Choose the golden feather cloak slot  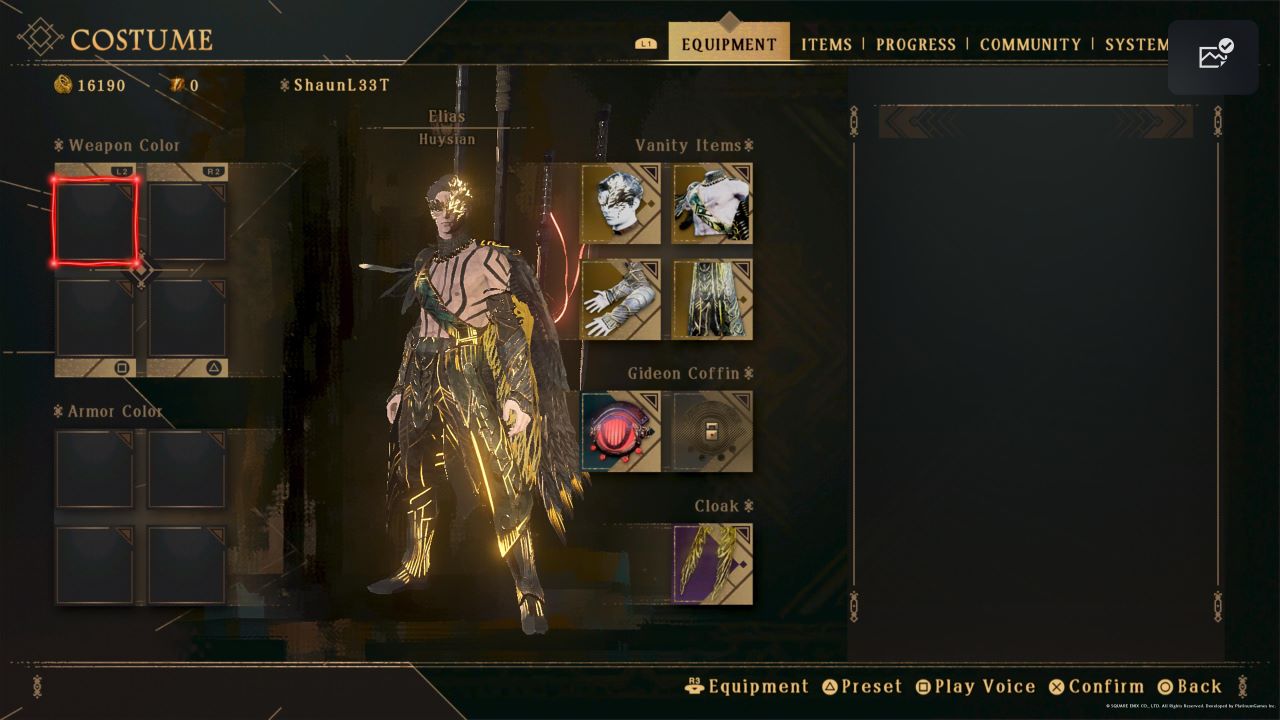[x=712, y=564]
